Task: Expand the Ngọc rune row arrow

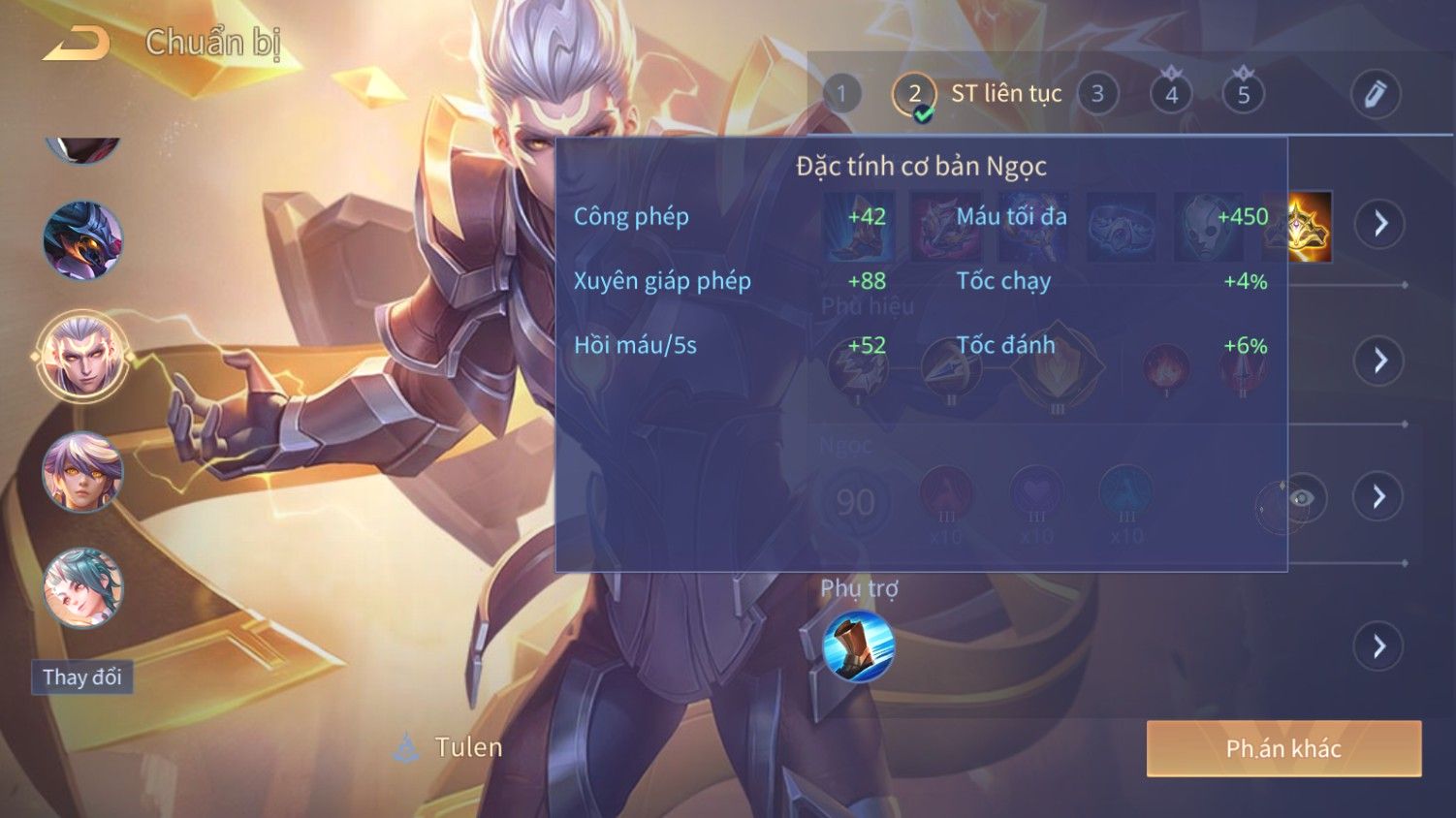Action: (x=1380, y=497)
